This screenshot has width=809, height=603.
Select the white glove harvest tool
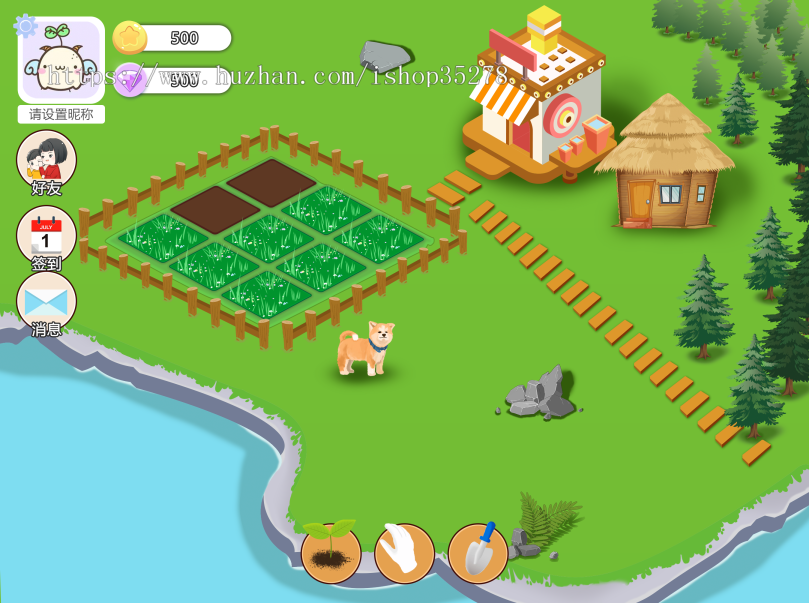pyautogui.click(x=404, y=553)
